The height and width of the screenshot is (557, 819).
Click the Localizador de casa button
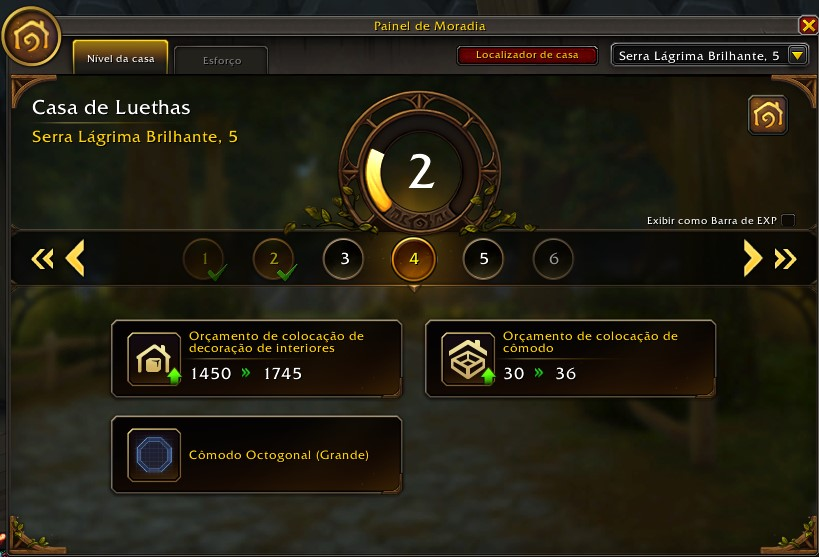[527, 56]
